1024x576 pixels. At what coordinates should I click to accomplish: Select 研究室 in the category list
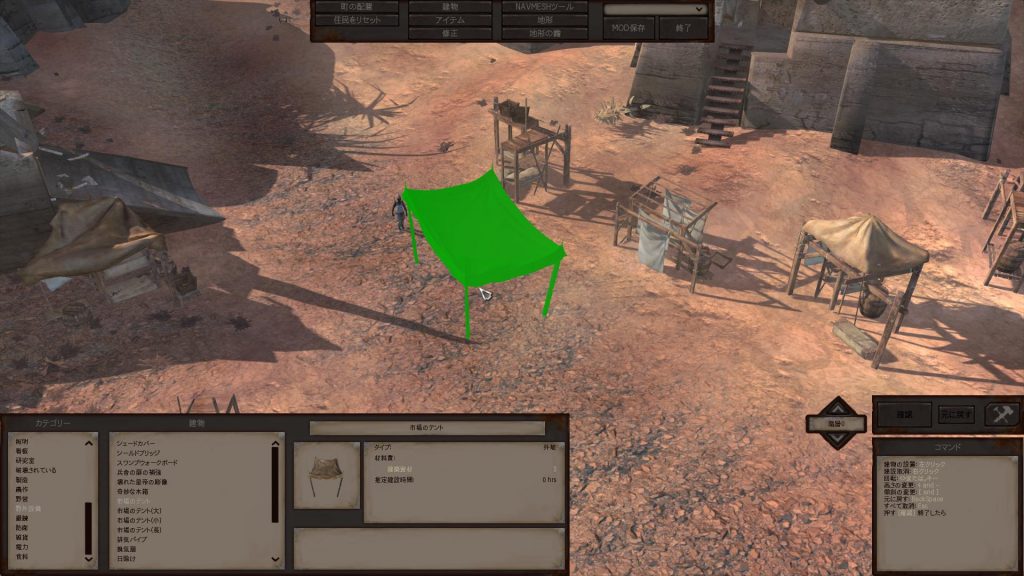22,460
